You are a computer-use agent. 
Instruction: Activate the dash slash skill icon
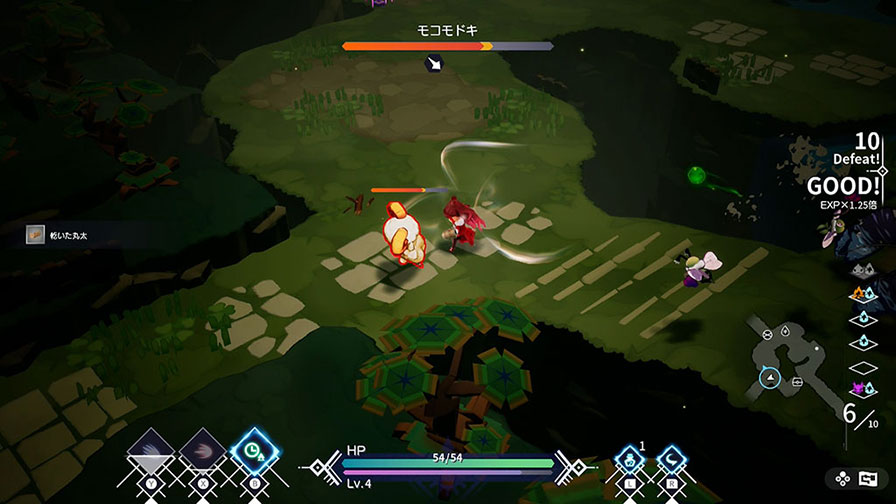[x=152, y=454]
